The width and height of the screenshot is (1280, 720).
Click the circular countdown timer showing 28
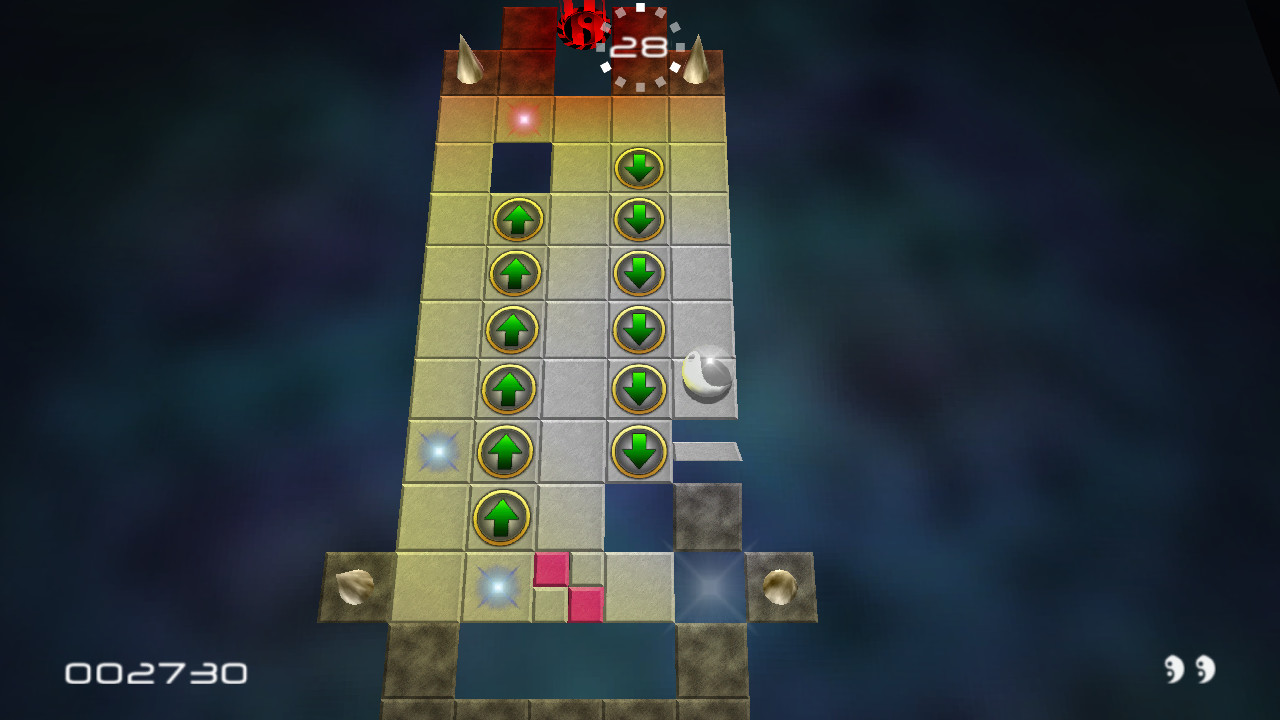pyautogui.click(x=640, y=45)
